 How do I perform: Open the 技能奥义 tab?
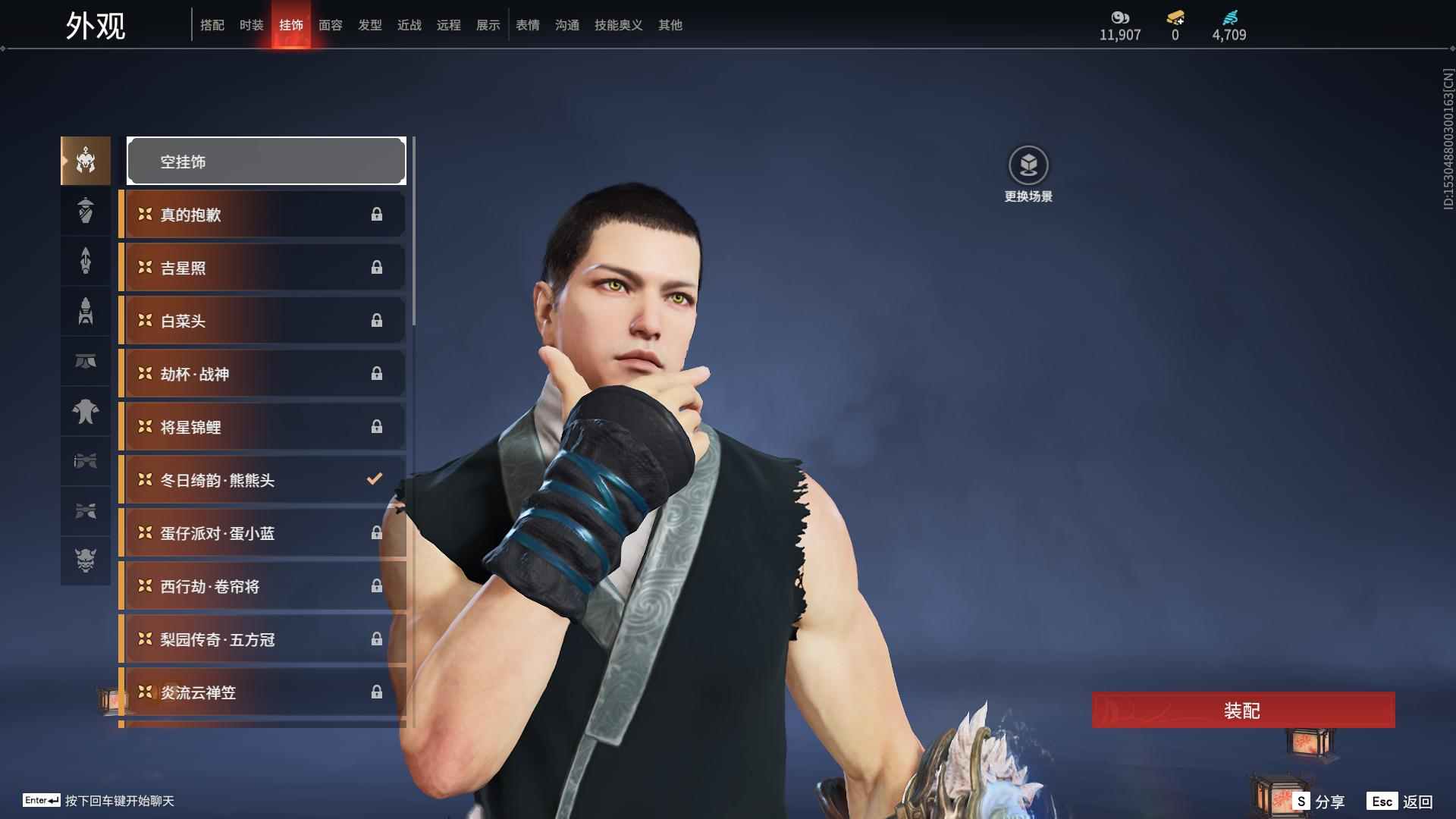(619, 25)
